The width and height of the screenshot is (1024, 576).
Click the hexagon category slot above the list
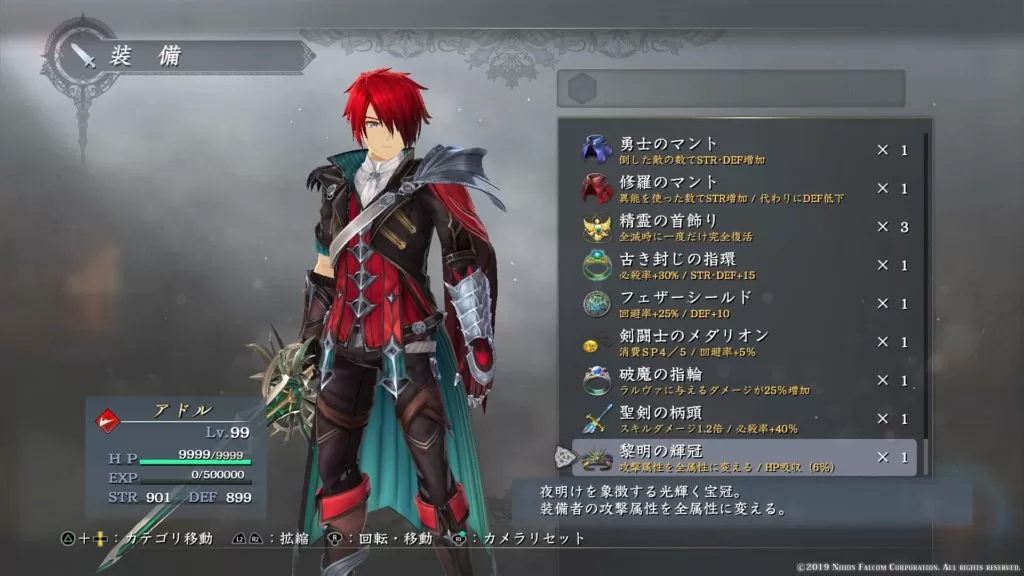[582, 88]
